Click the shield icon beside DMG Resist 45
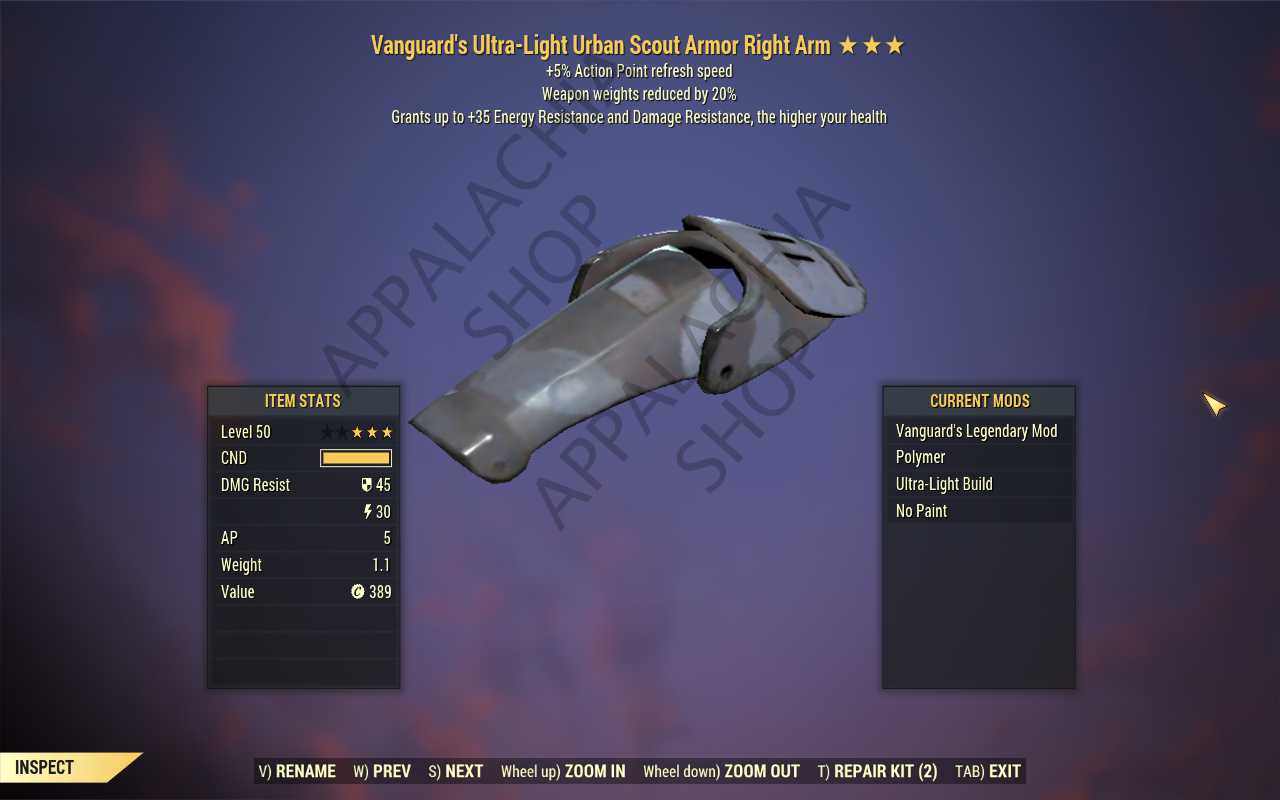The height and width of the screenshot is (800, 1280). [x=369, y=485]
